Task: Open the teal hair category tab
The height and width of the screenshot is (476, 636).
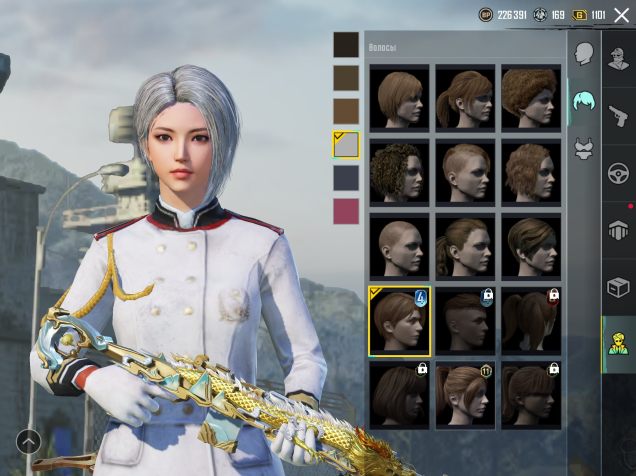Action: click(x=584, y=101)
